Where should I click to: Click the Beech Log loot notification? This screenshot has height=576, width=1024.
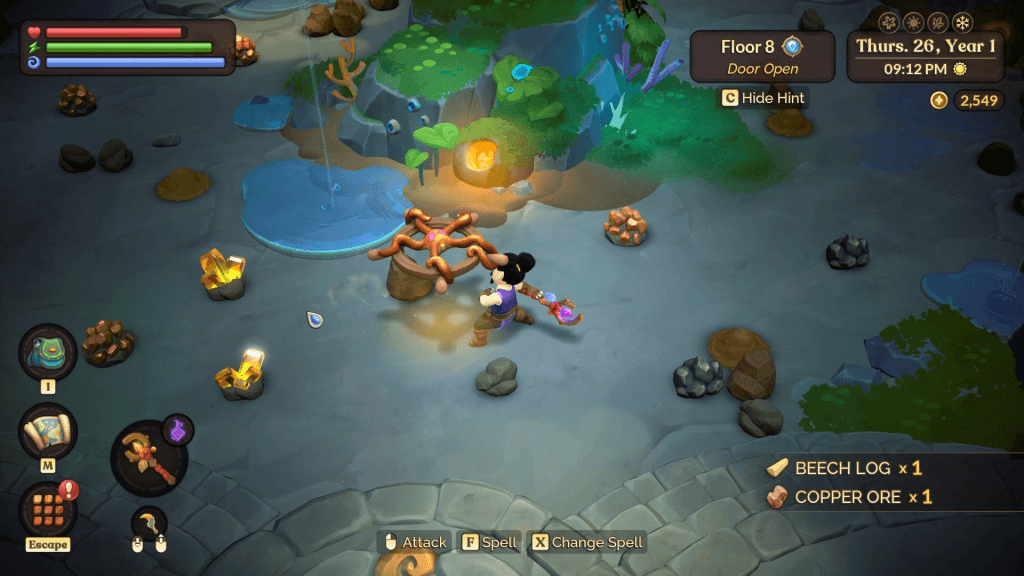845,468
